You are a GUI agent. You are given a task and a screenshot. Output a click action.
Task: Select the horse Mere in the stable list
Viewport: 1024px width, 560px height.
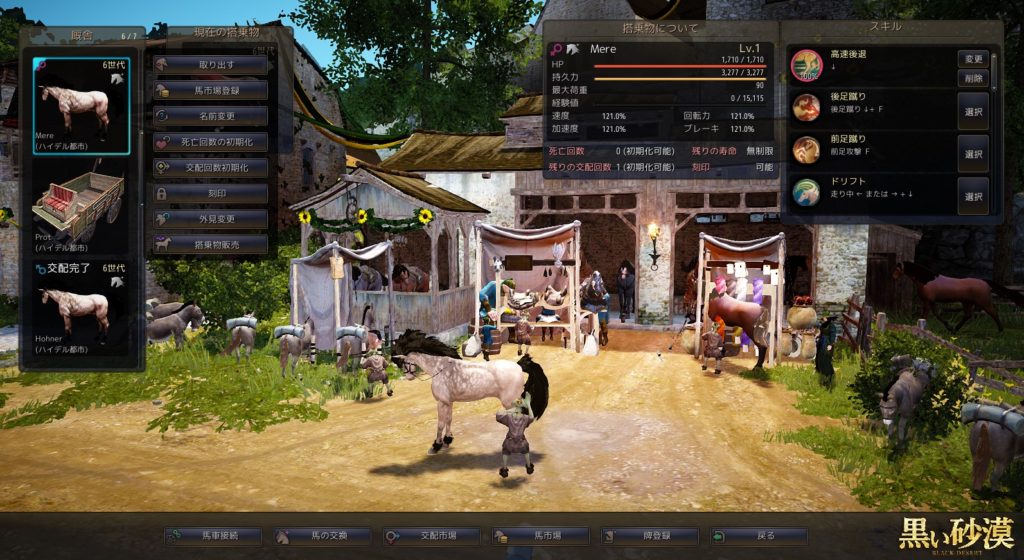pyautogui.click(x=81, y=105)
